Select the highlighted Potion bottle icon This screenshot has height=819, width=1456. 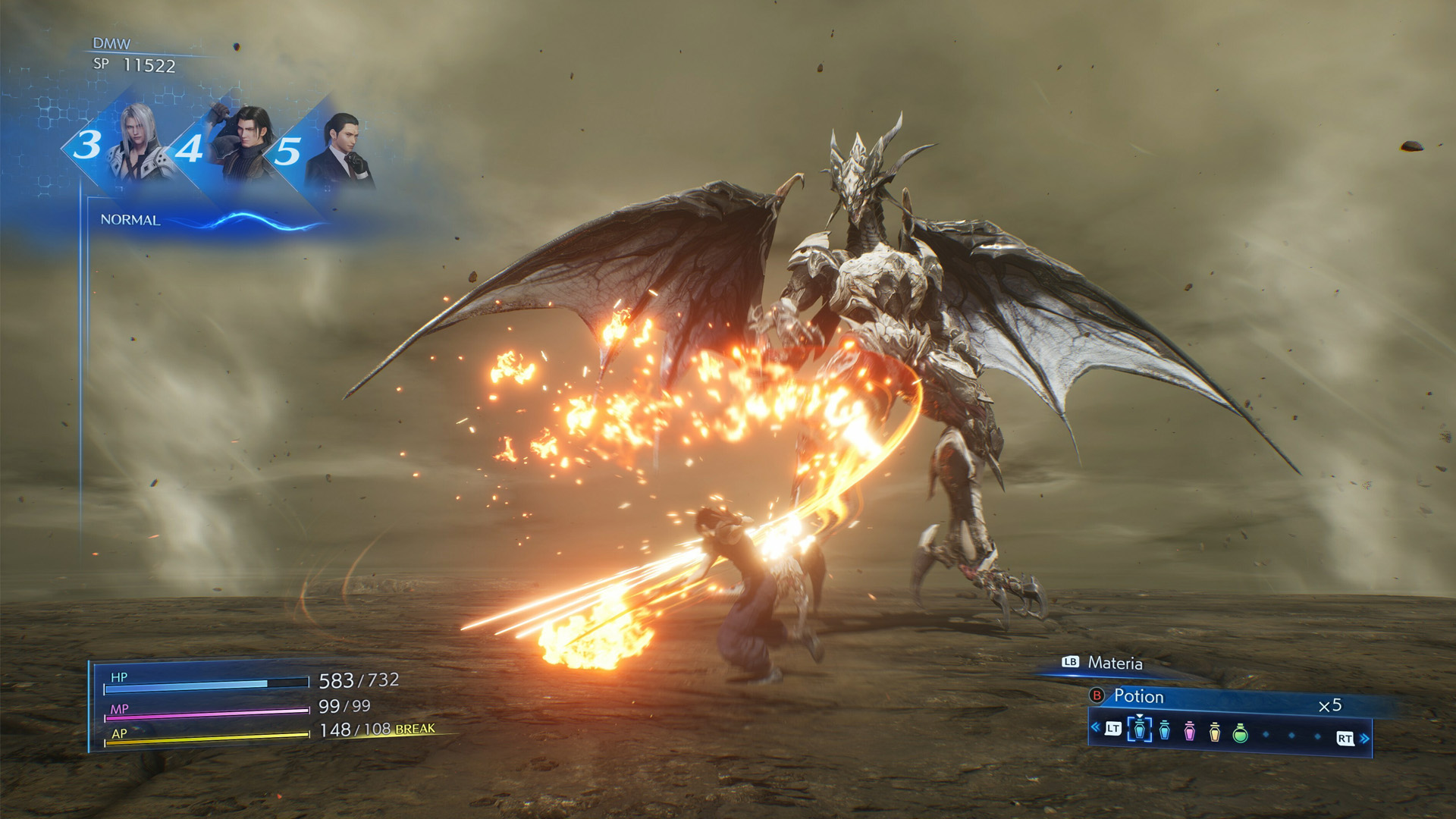(1138, 731)
